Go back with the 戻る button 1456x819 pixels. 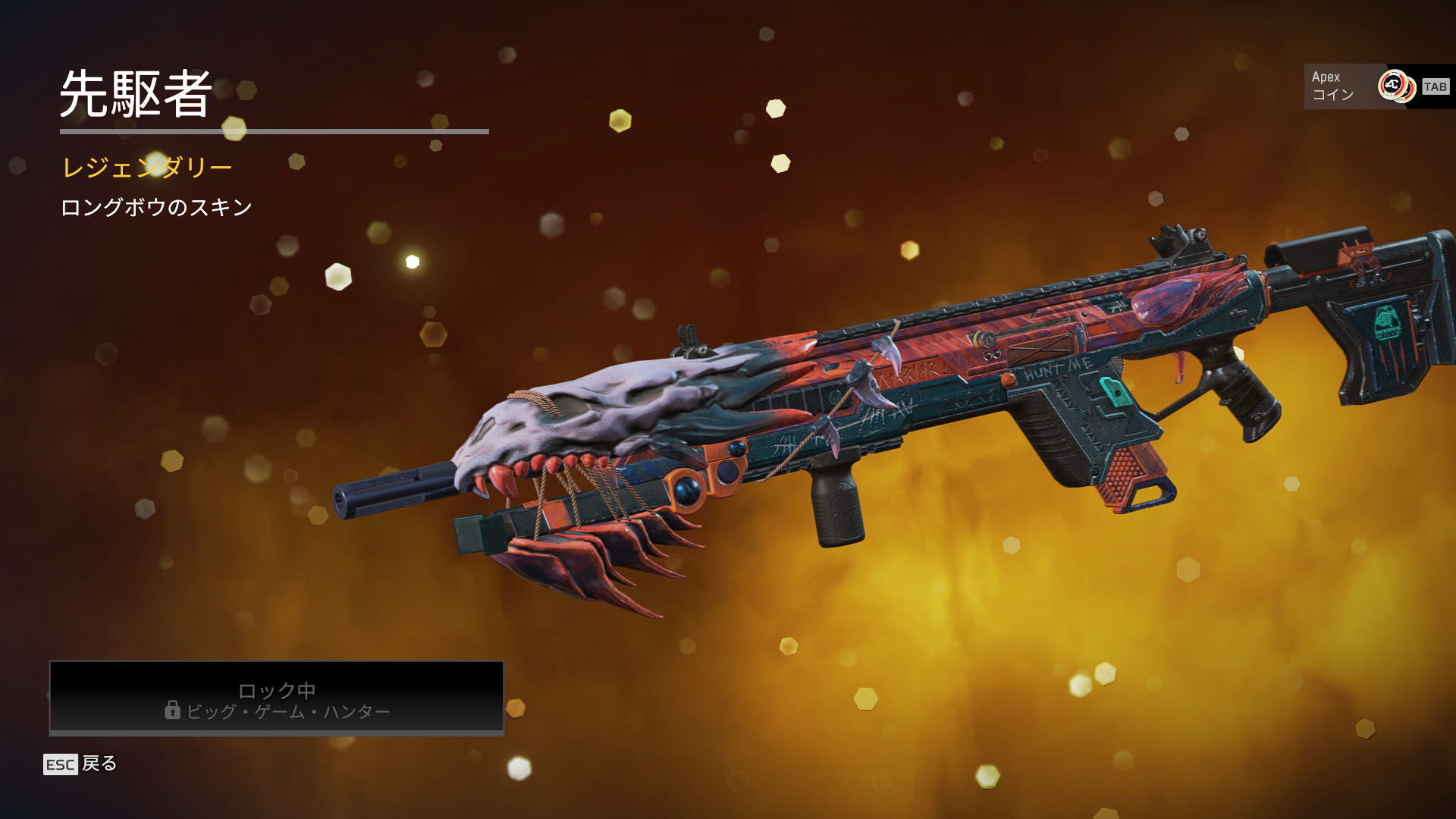click(x=80, y=764)
